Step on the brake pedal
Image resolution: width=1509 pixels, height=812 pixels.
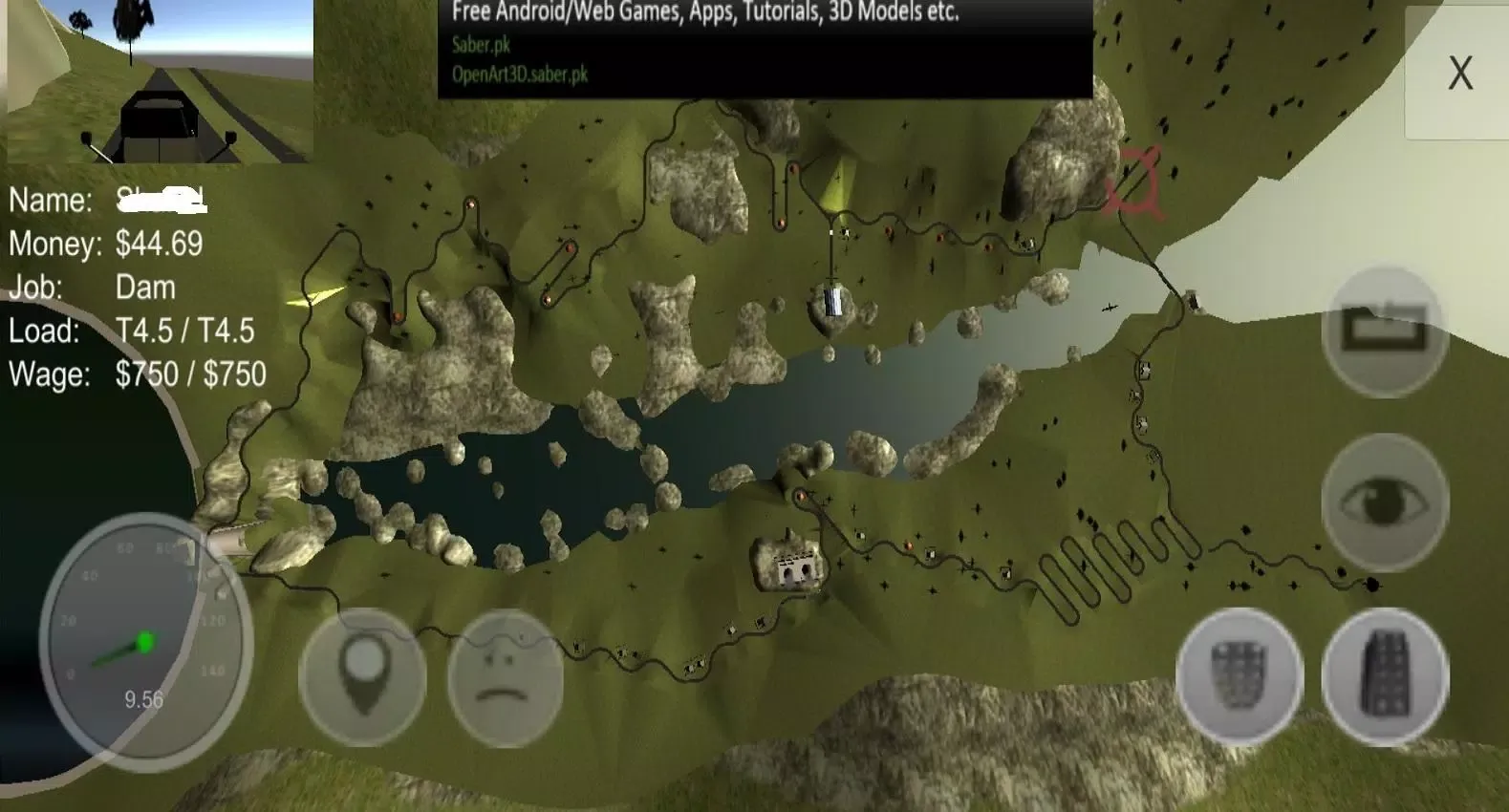[1239, 674]
